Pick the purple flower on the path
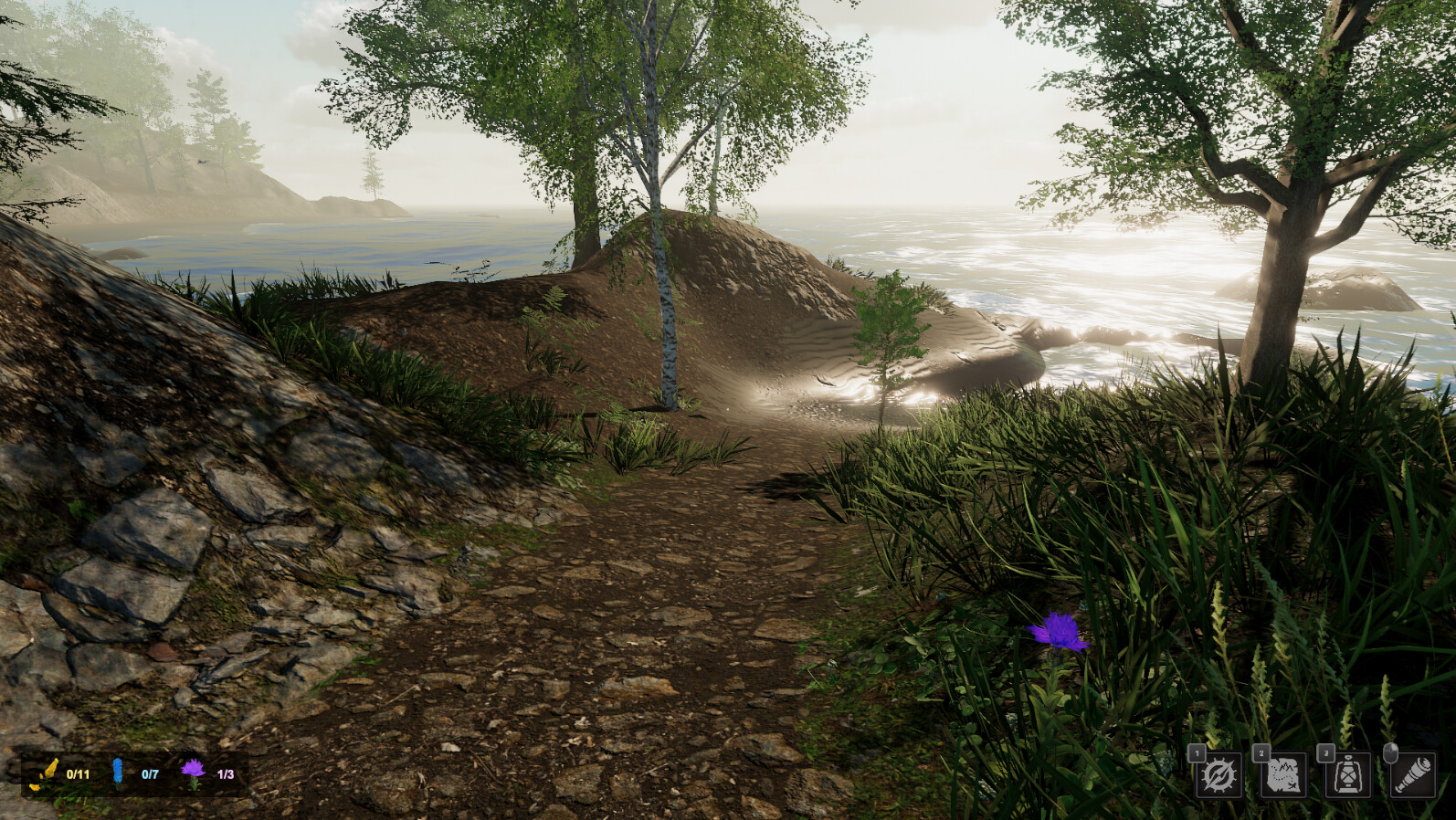Screen dimensions: 1456x820 (x=1055, y=634)
